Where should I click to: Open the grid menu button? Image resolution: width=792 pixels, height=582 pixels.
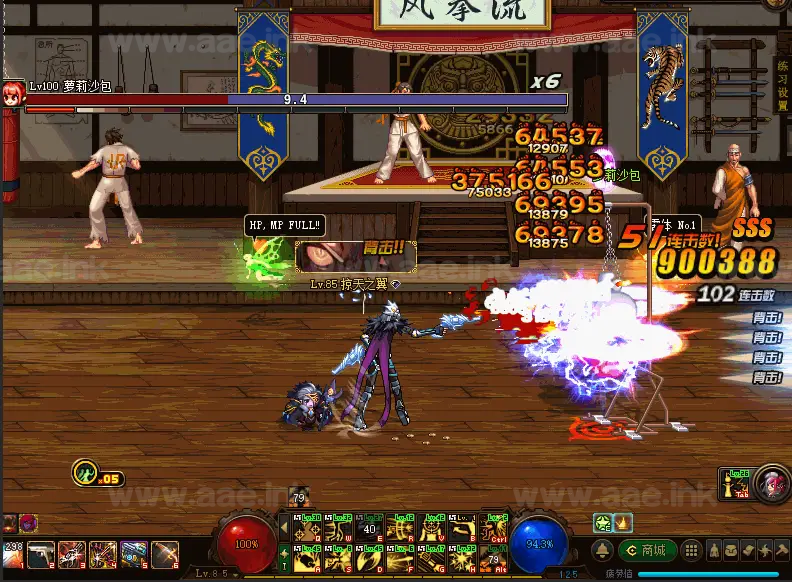[690, 551]
